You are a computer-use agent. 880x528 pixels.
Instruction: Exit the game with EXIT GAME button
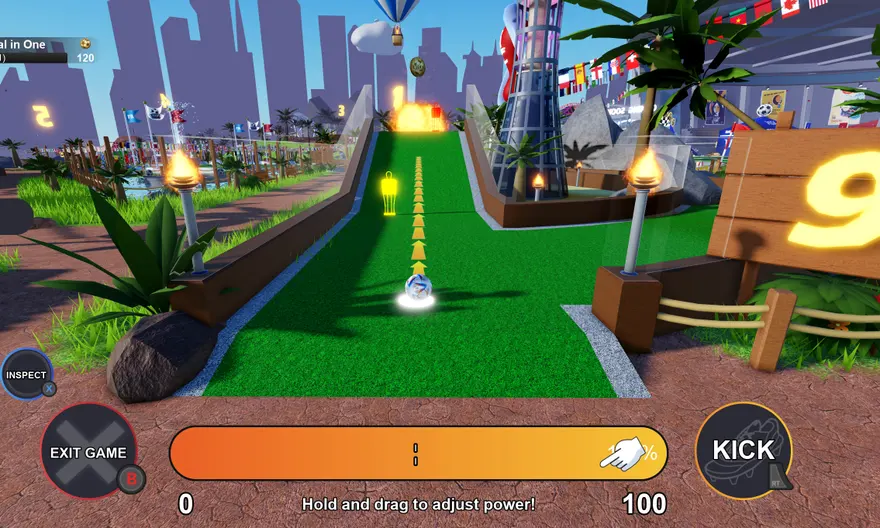(x=89, y=452)
